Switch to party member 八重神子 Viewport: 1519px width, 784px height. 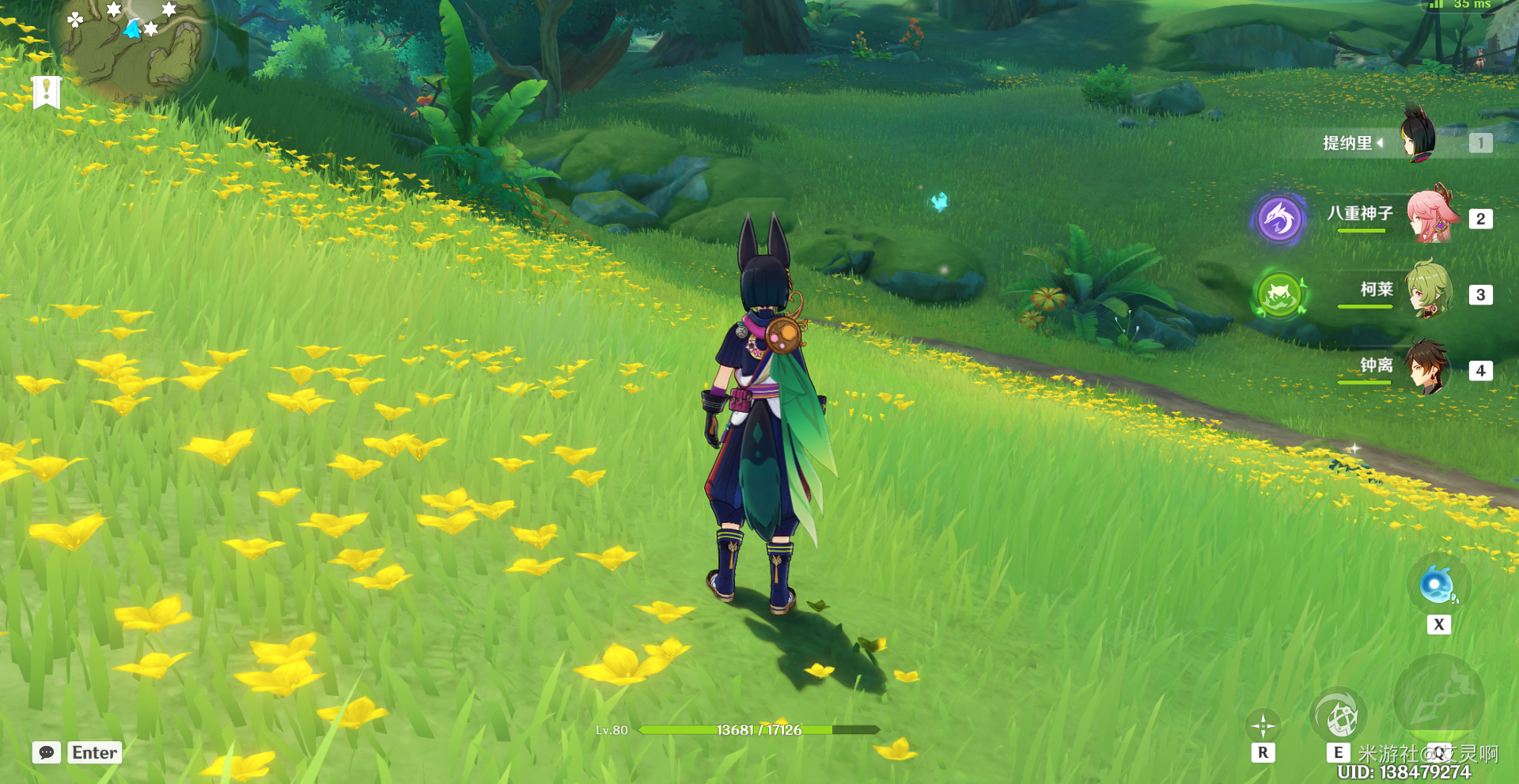pos(1432,216)
